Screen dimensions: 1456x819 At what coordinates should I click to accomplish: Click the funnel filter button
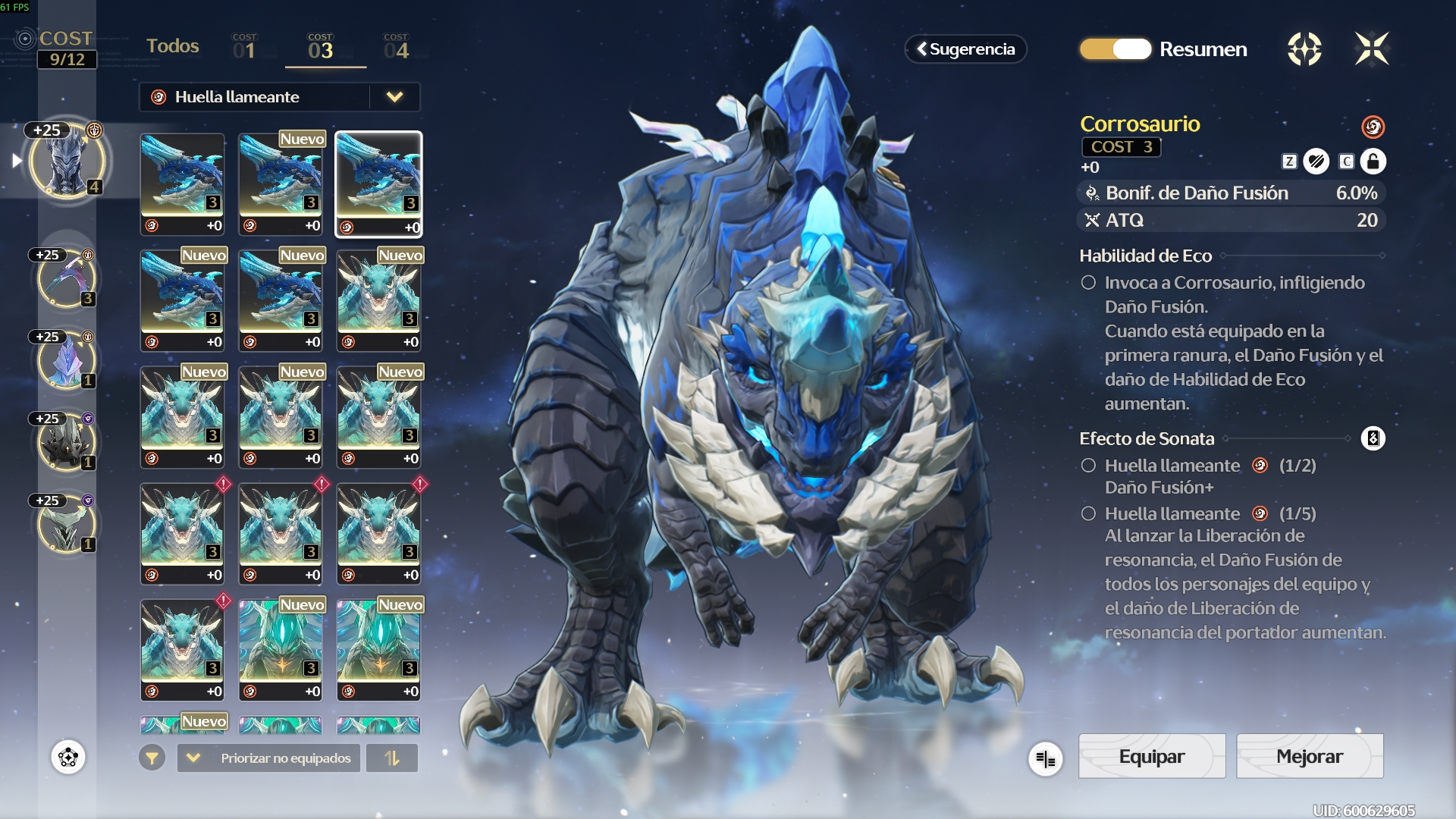152,758
